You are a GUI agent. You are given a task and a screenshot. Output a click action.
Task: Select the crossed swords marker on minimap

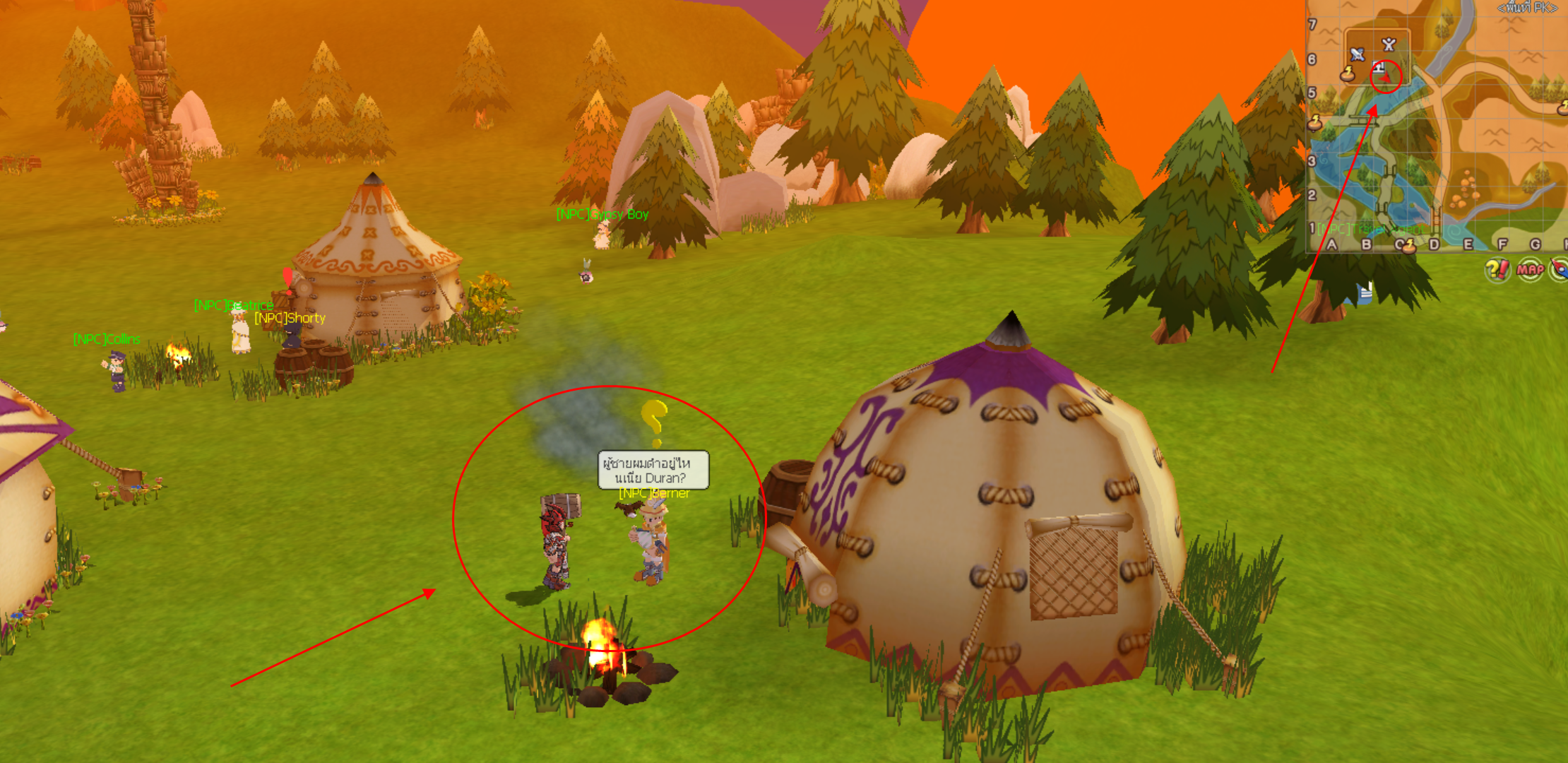1389,45
